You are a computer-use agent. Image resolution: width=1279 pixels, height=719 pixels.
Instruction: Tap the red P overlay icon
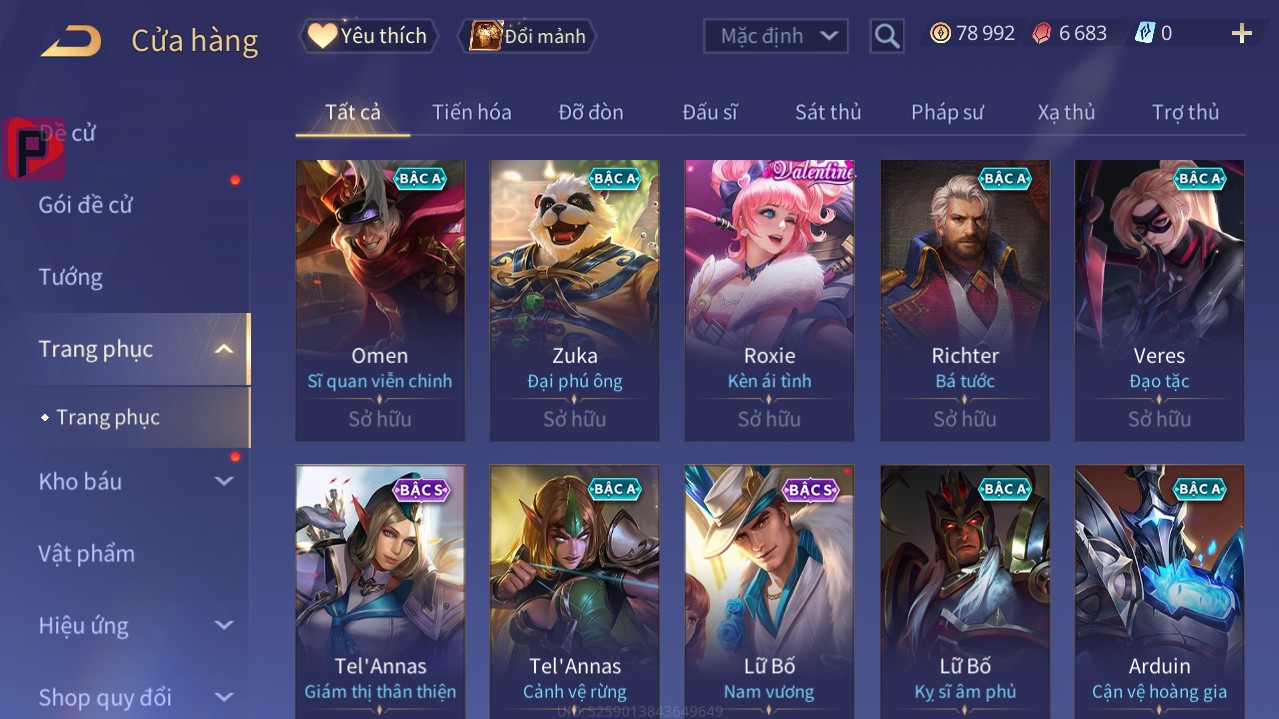pyautogui.click(x=33, y=148)
